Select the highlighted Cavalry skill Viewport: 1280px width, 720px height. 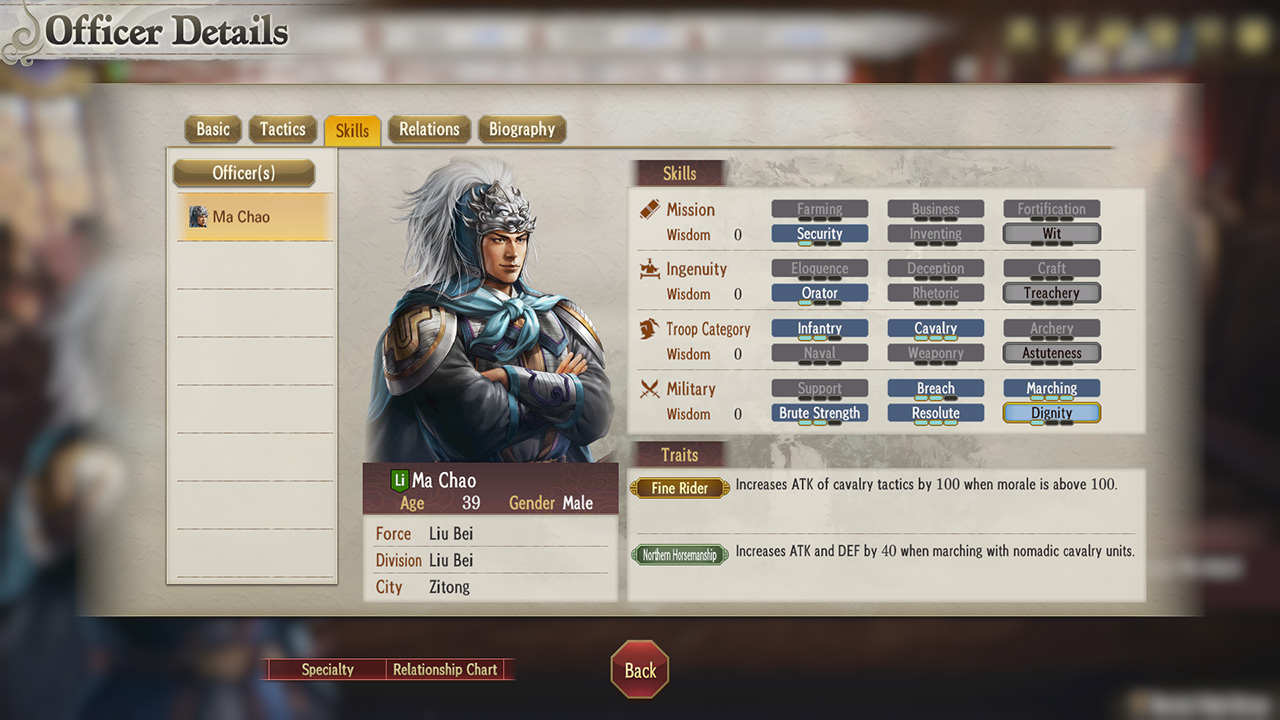tap(935, 328)
